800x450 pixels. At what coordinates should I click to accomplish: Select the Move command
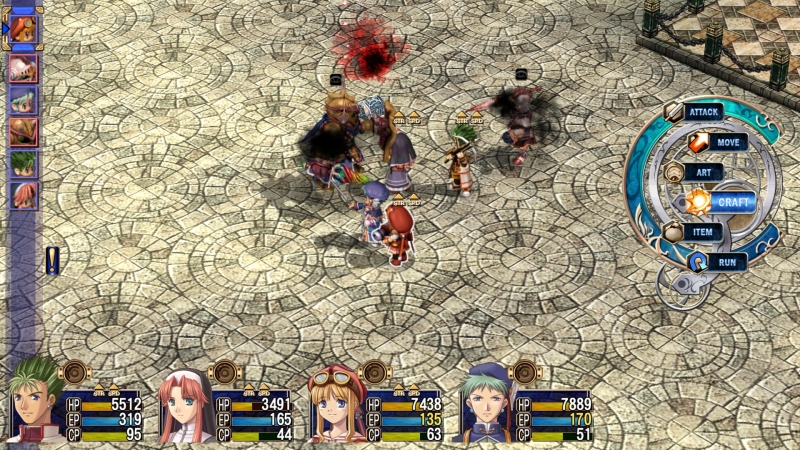click(x=729, y=143)
